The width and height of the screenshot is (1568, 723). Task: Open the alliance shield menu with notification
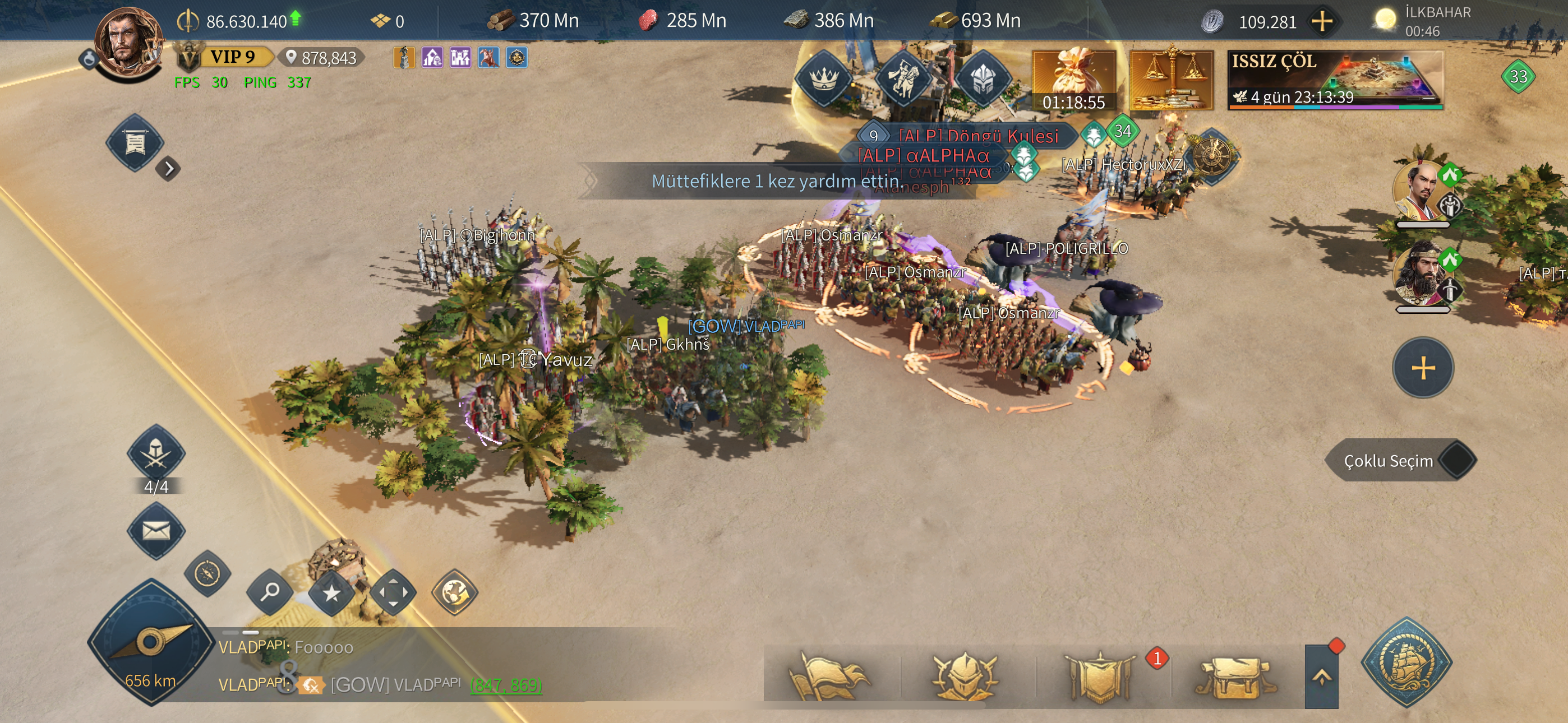(1100, 675)
